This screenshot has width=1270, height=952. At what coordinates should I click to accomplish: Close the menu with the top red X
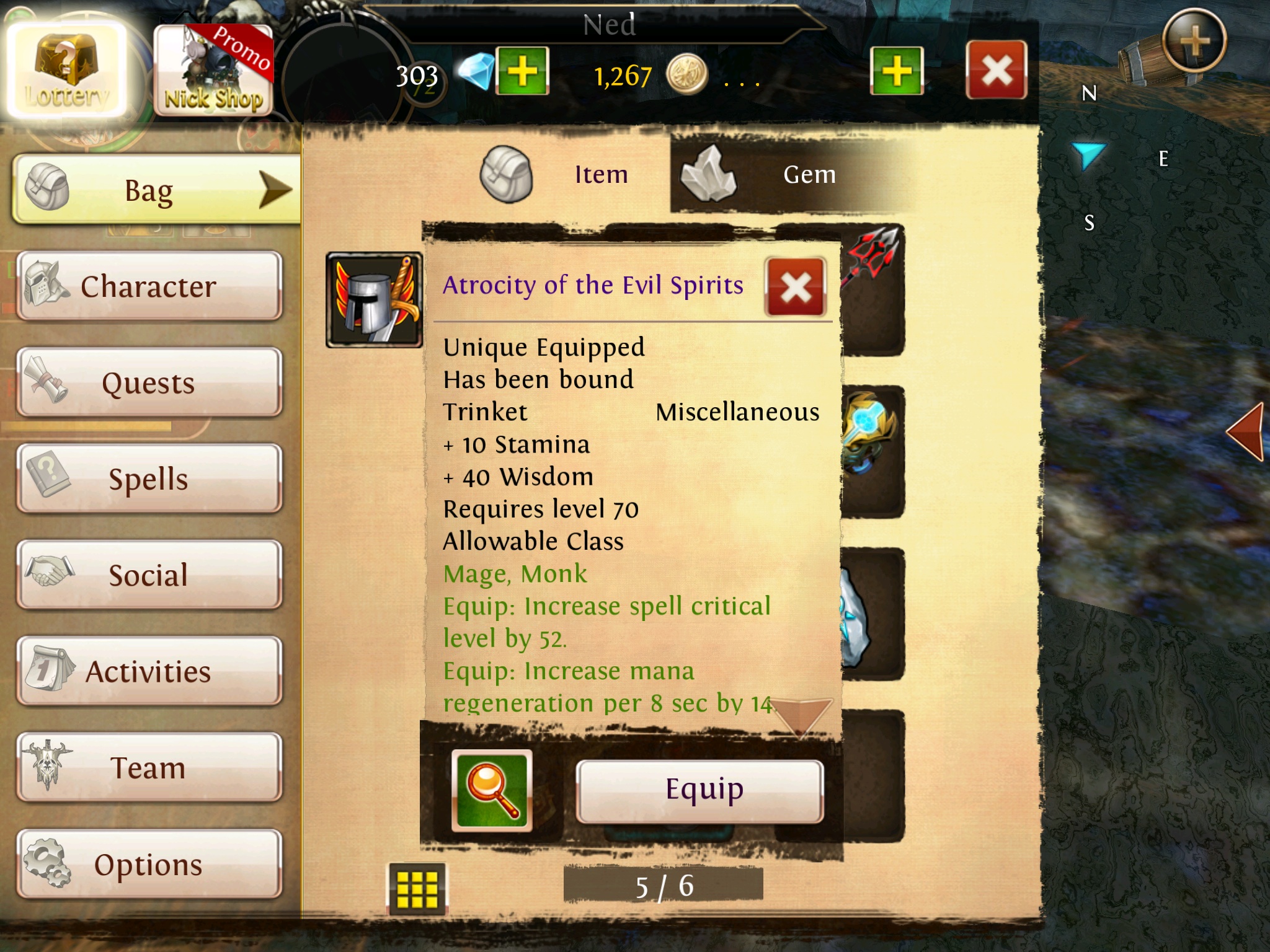tap(996, 70)
